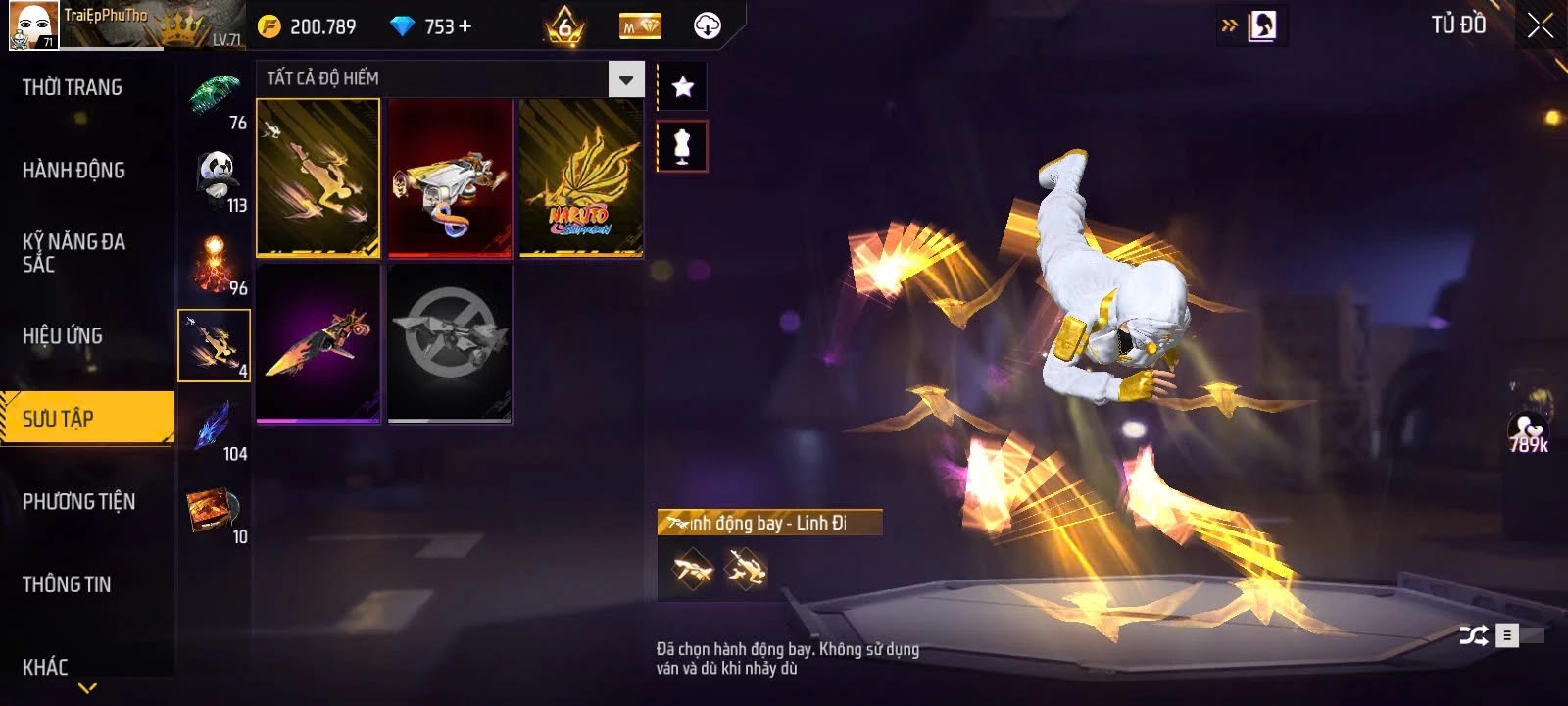Close the Tủ Đồ wardrobe screen
Viewport: 1568px width, 706px height.
pos(1540,25)
